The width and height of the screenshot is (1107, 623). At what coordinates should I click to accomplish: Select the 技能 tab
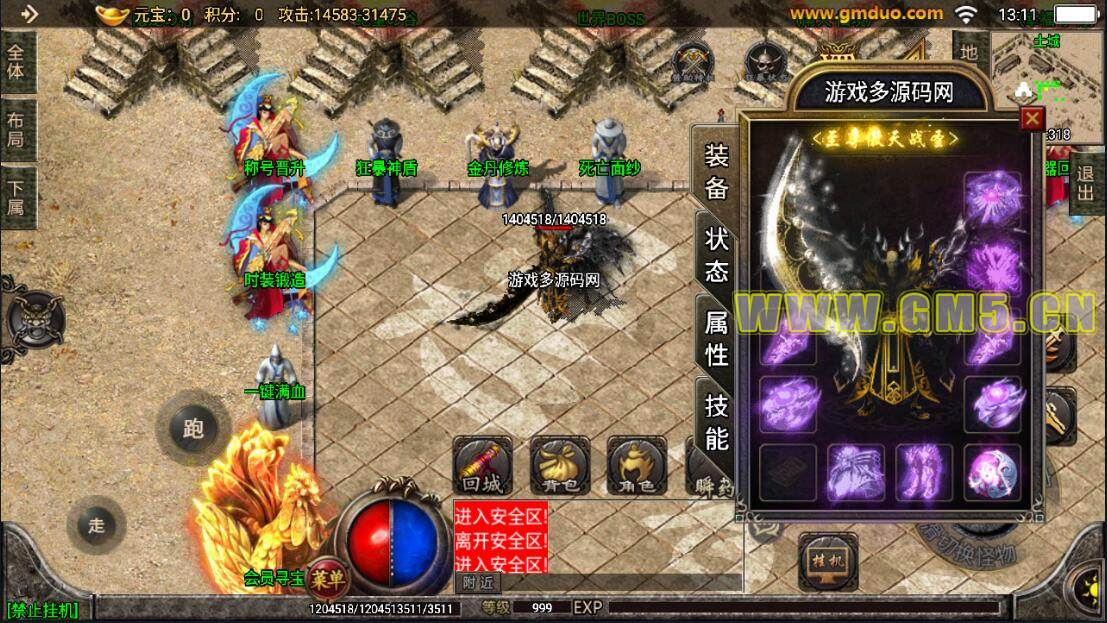[x=716, y=421]
